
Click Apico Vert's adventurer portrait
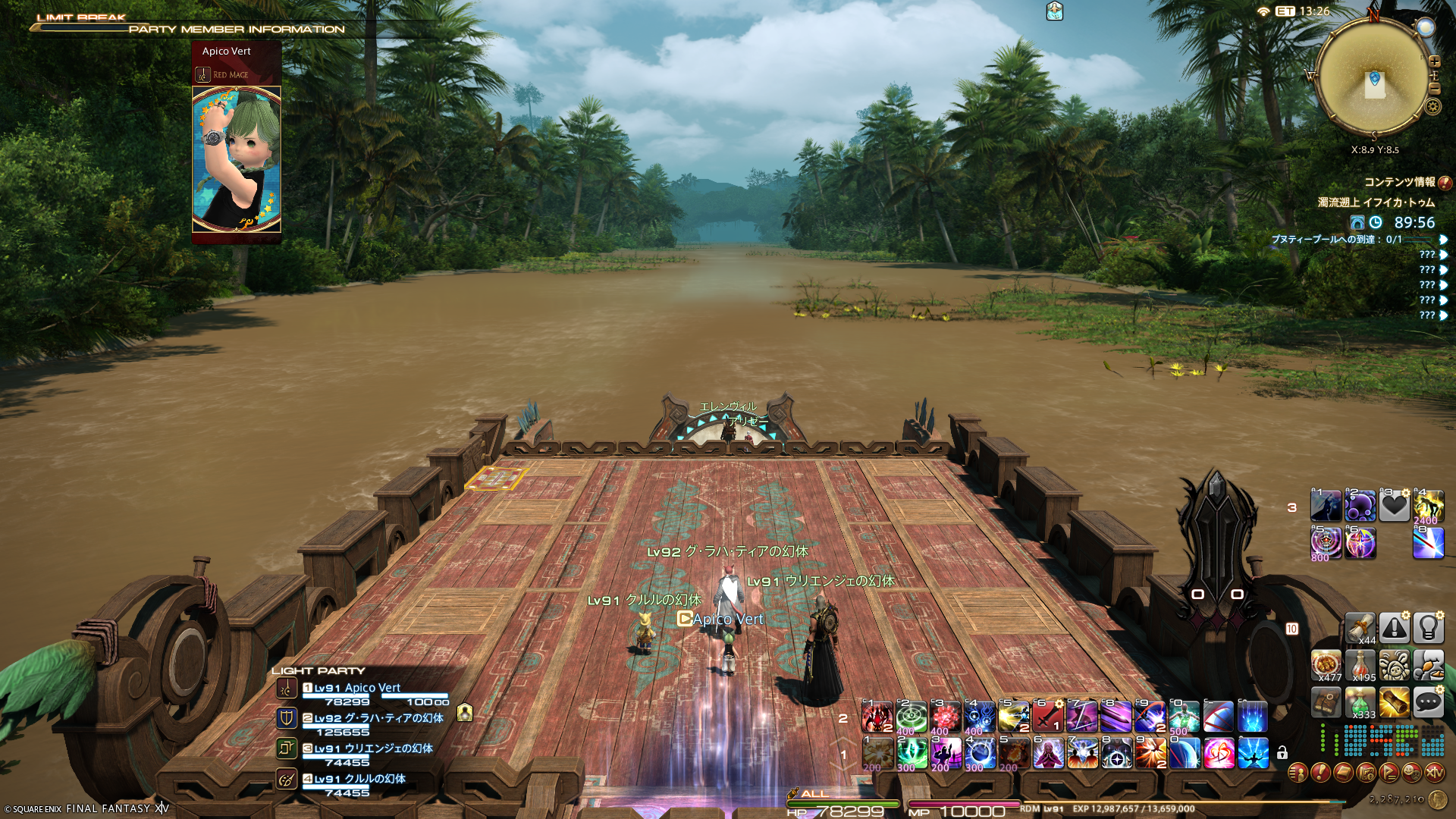(x=237, y=158)
